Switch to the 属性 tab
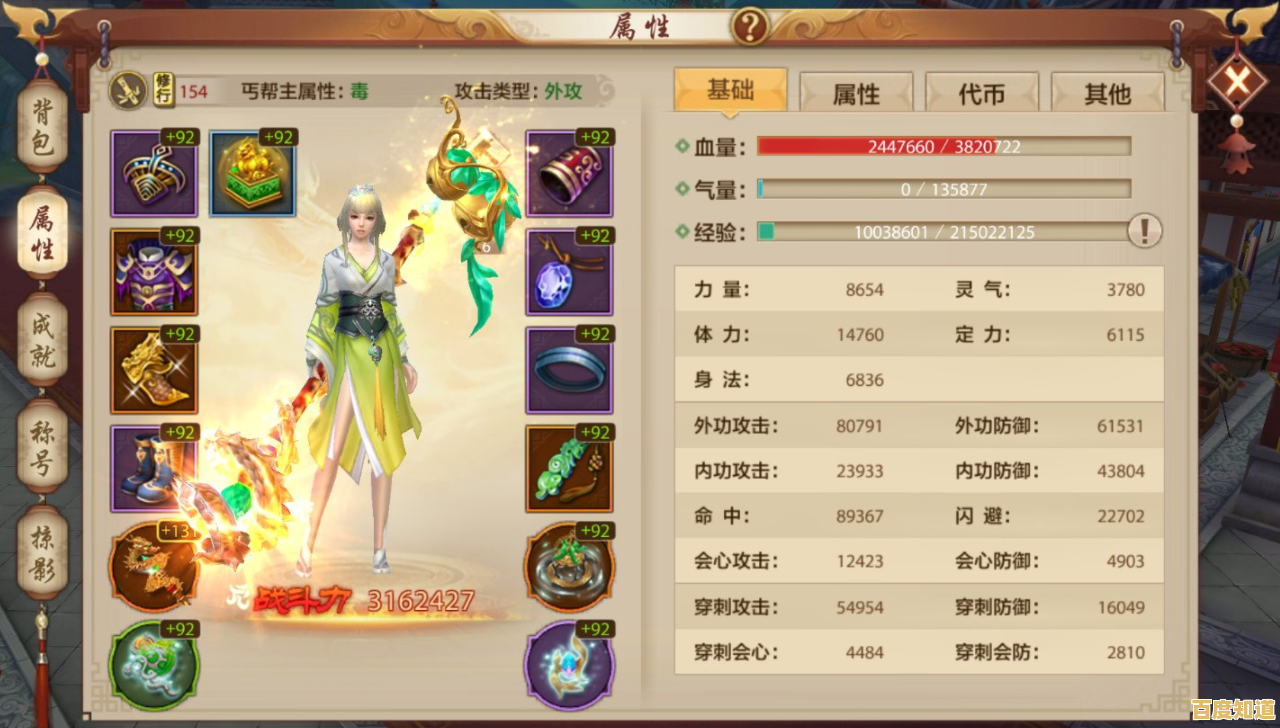1280x728 pixels. click(856, 93)
